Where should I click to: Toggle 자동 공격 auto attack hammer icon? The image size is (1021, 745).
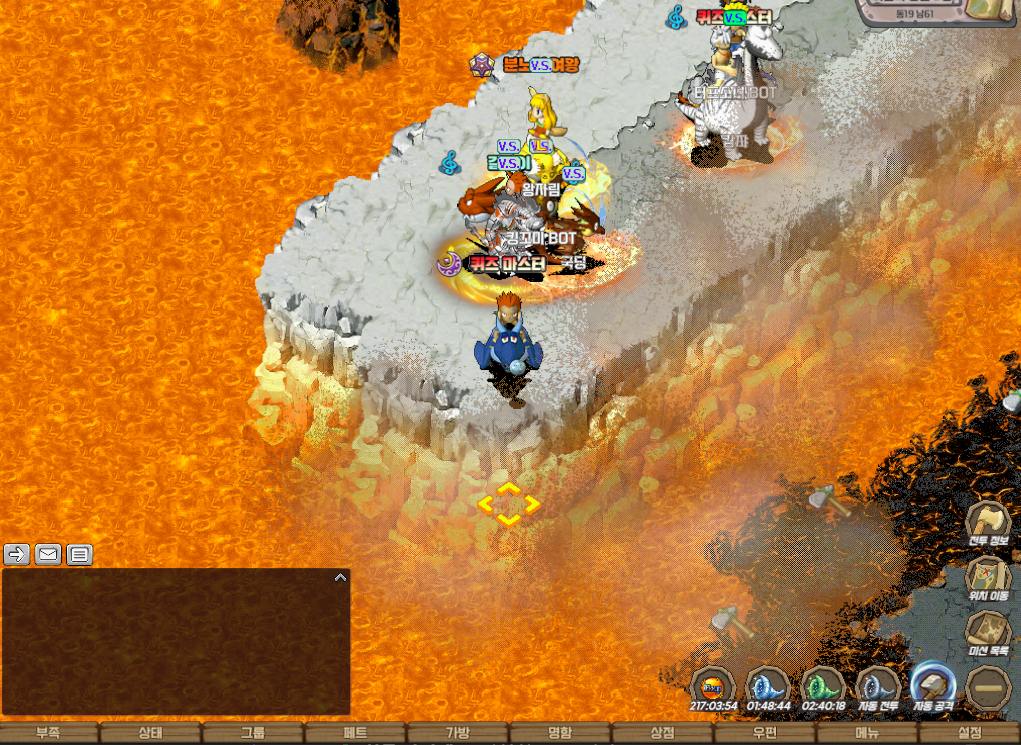932,686
